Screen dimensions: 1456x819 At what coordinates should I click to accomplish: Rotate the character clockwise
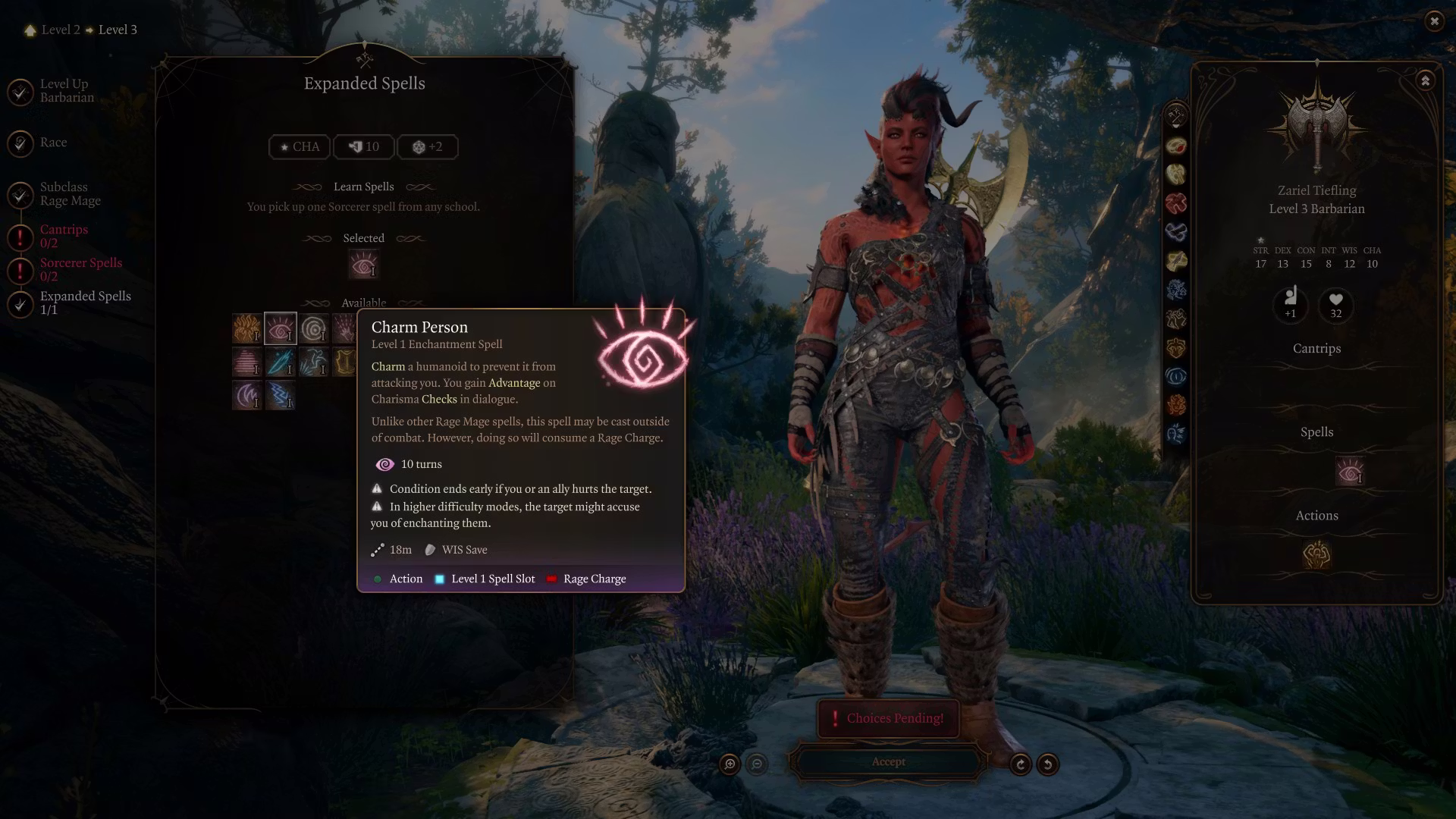(x=1021, y=764)
